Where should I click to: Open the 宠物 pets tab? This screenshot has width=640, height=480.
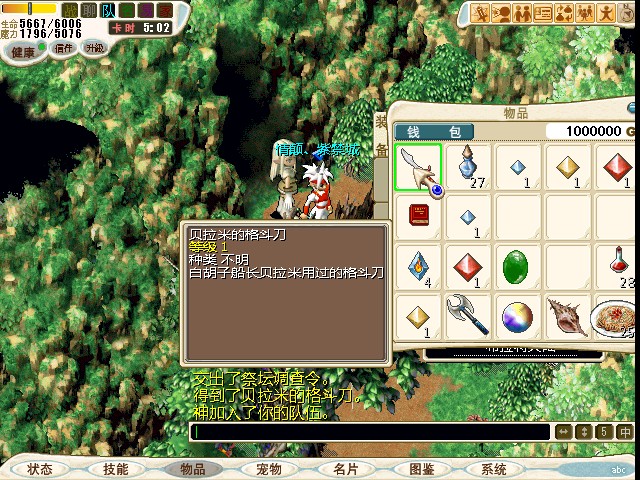(268, 469)
